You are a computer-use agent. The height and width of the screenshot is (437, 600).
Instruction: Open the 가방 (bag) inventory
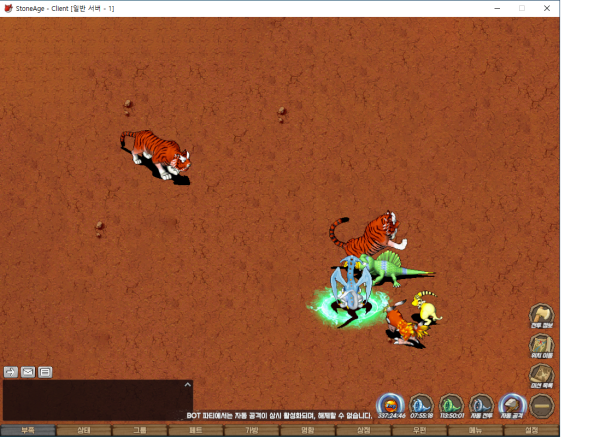point(252,430)
